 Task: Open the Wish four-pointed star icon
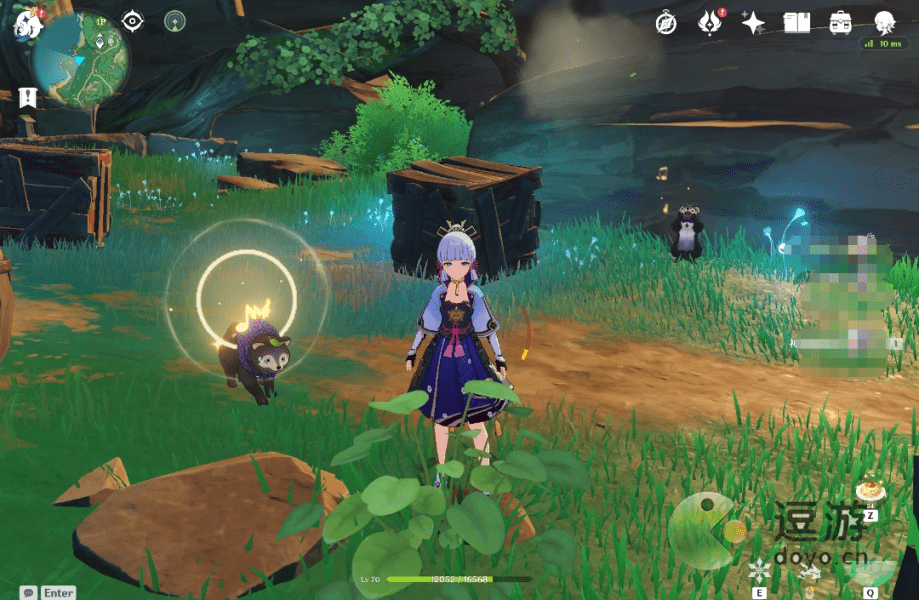(753, 22)
